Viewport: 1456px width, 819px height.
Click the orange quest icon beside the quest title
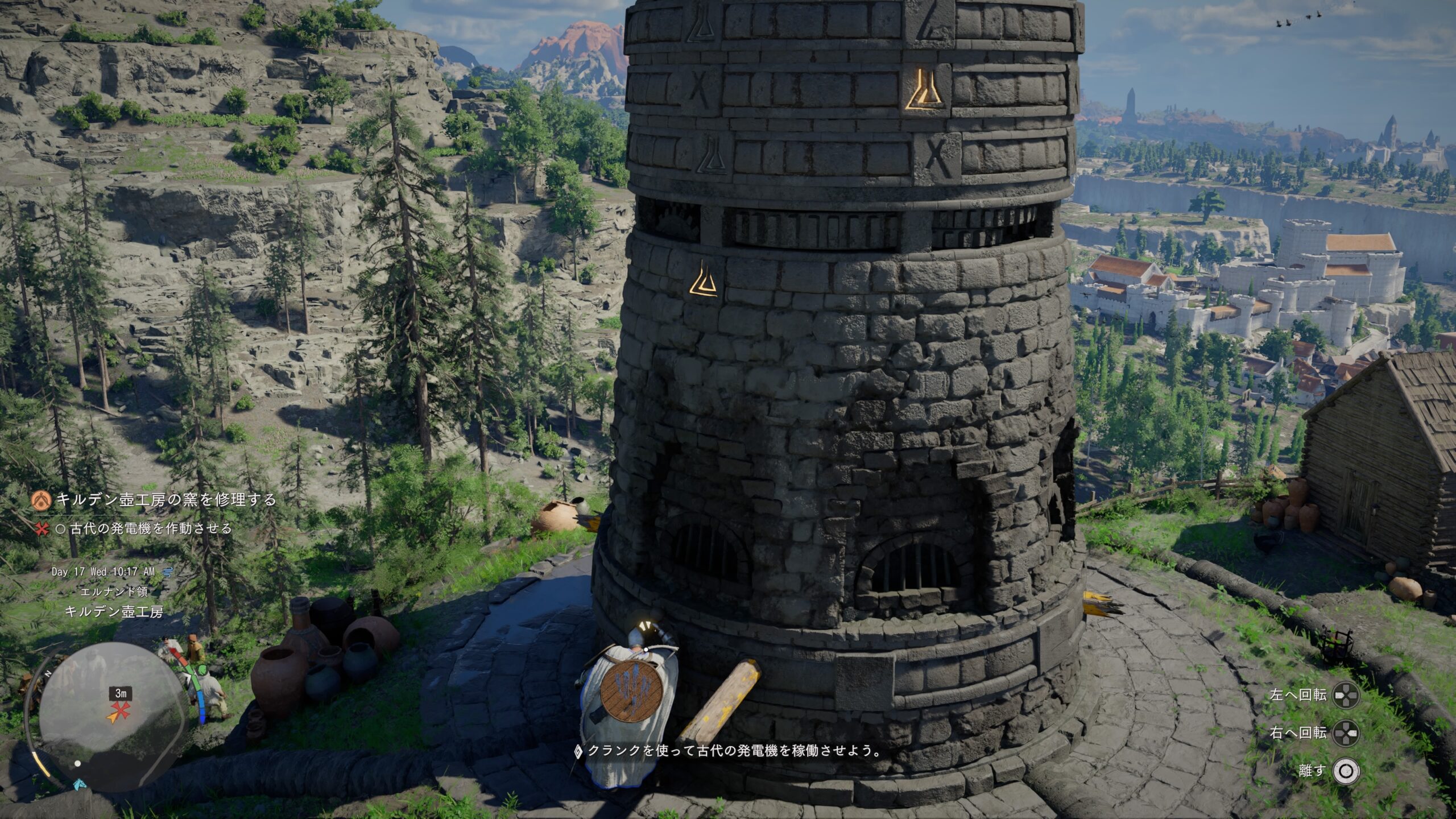coord(42,500)
